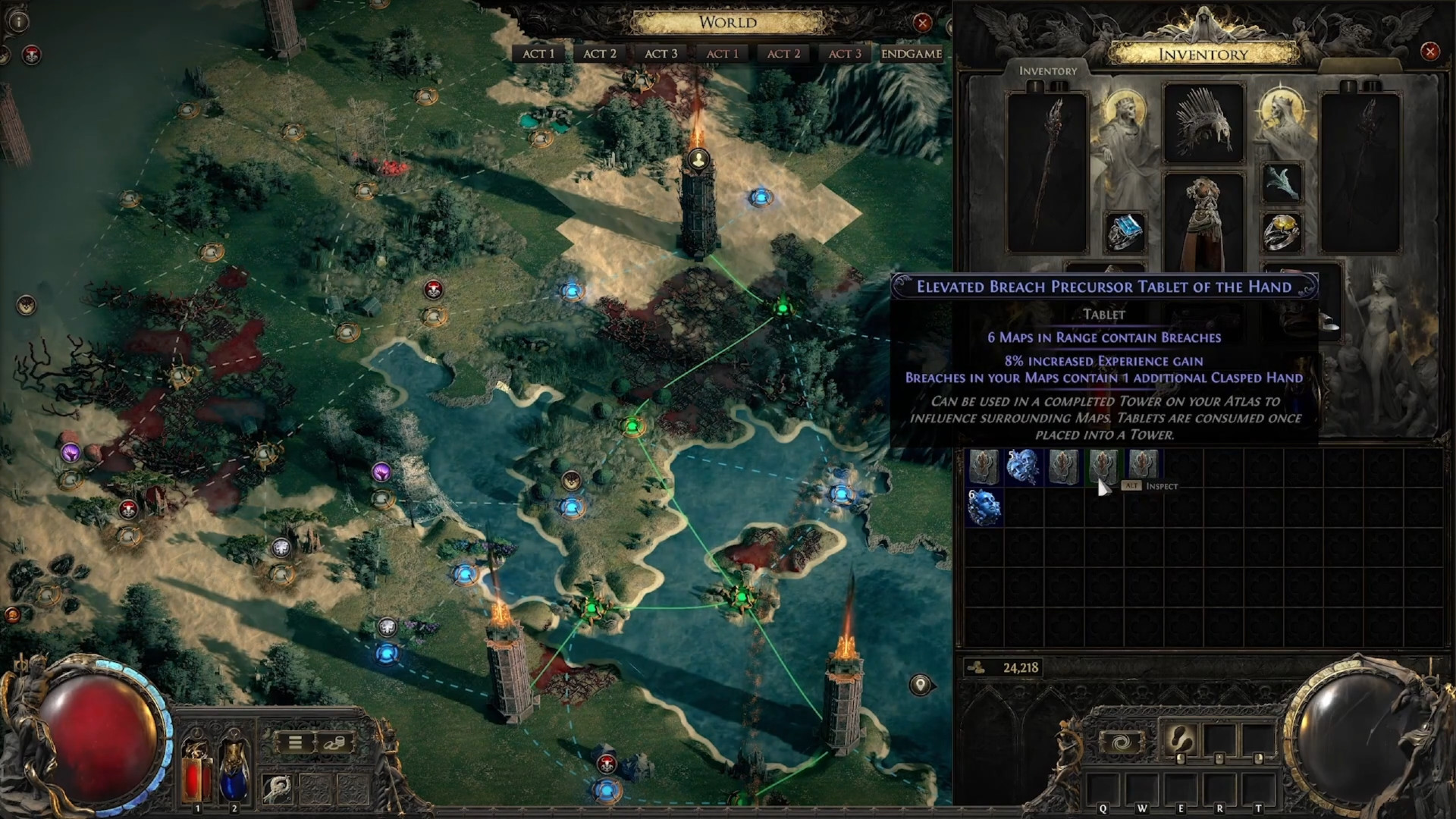Select the empty Q skill slot

(1103, 789)
